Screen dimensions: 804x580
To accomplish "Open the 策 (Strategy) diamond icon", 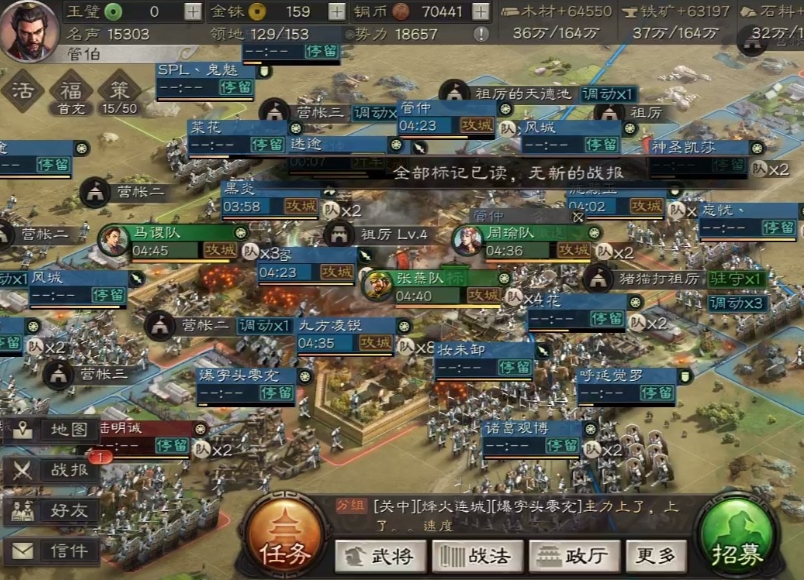I will pos(119,91).
